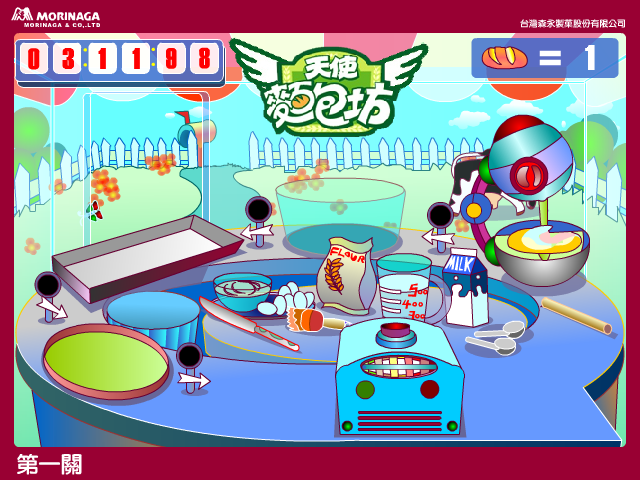640x480 pixels.
Task: Select the wooden rolling pin
Action: pos(575,315)
